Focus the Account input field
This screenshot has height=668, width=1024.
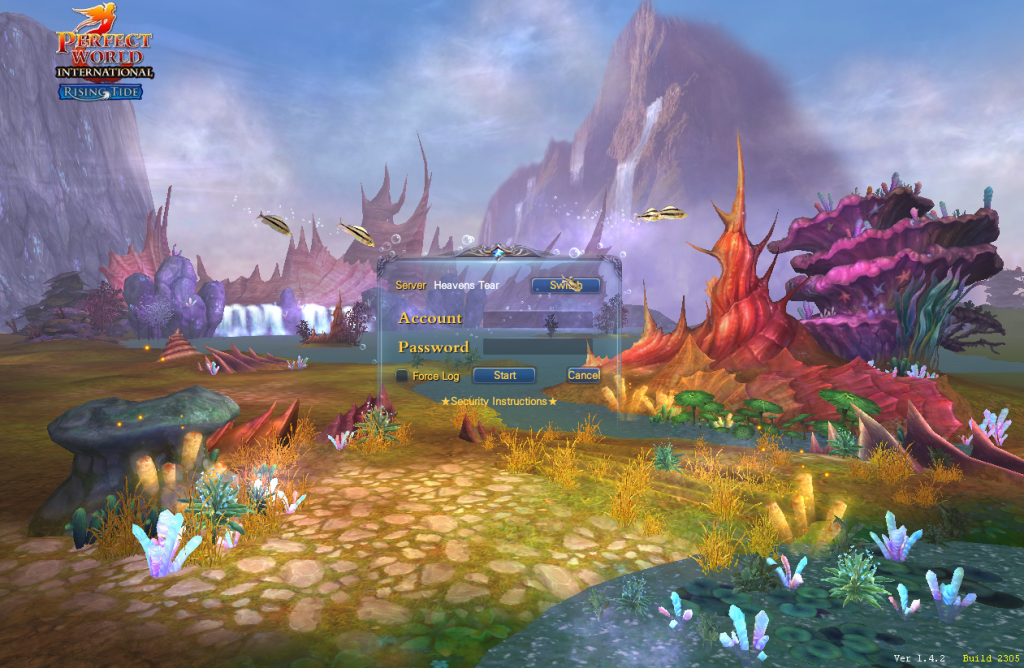point(538,319)
